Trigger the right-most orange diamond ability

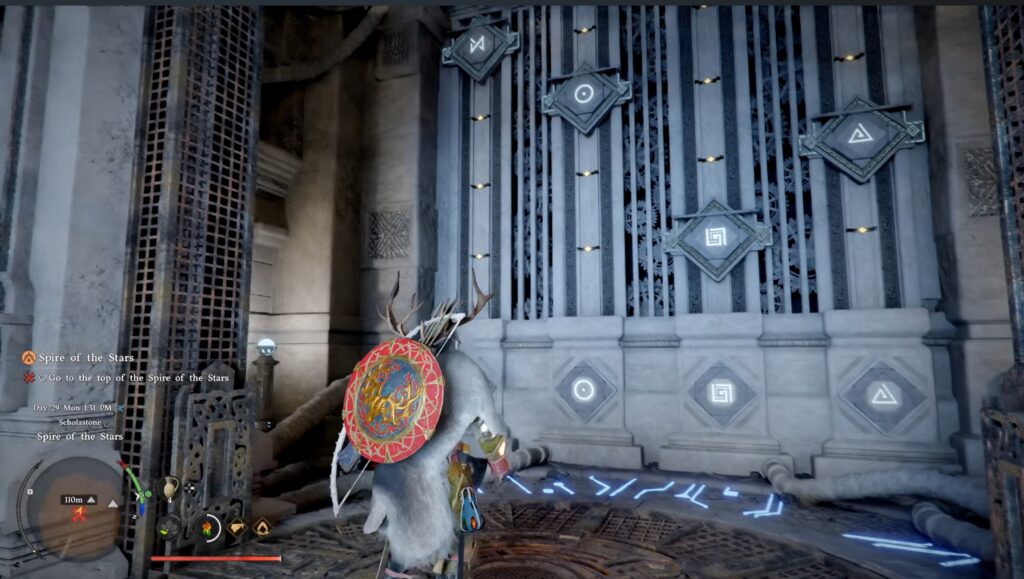click(262, 526)
